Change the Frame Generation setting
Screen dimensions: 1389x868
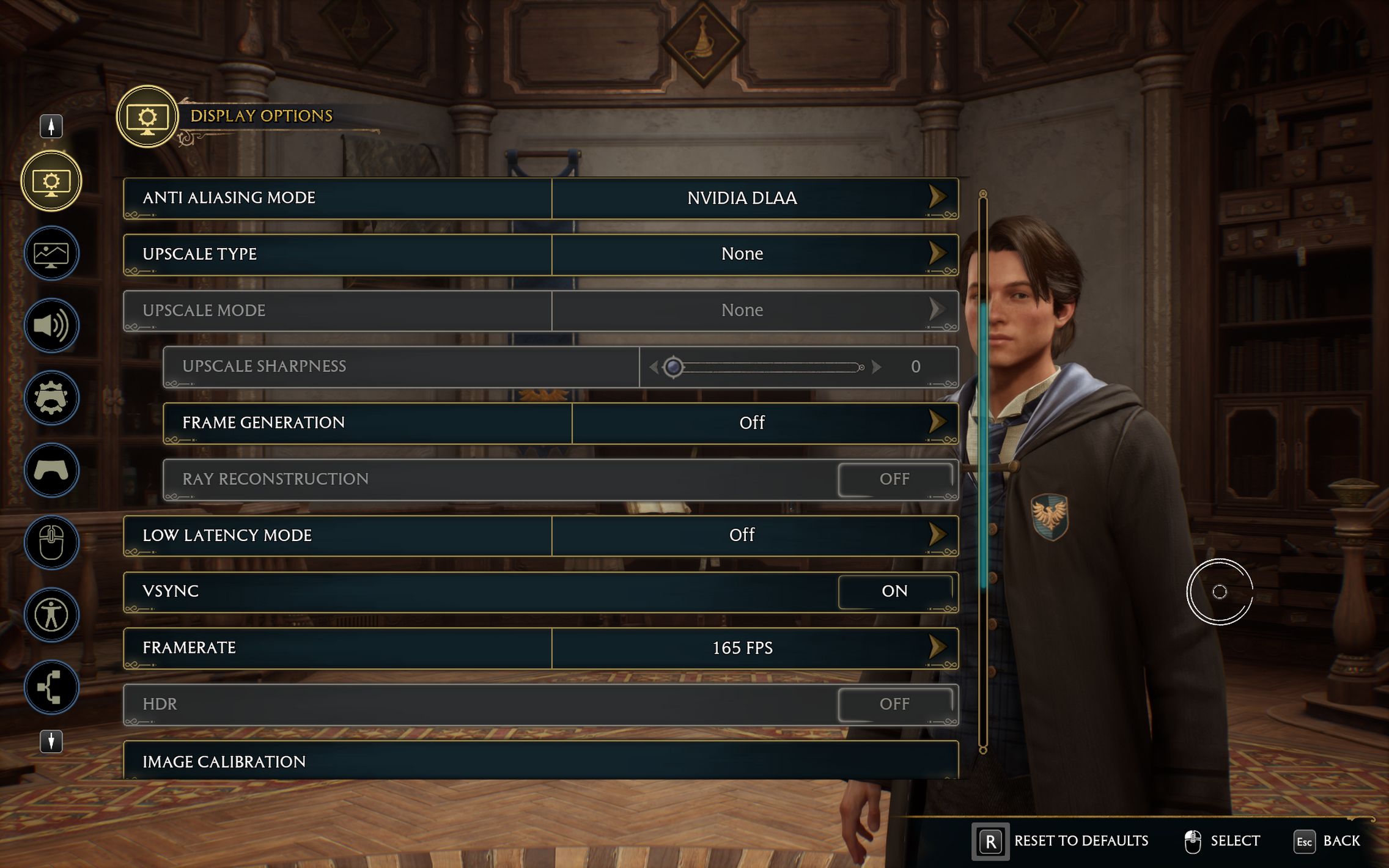point(937,422)
